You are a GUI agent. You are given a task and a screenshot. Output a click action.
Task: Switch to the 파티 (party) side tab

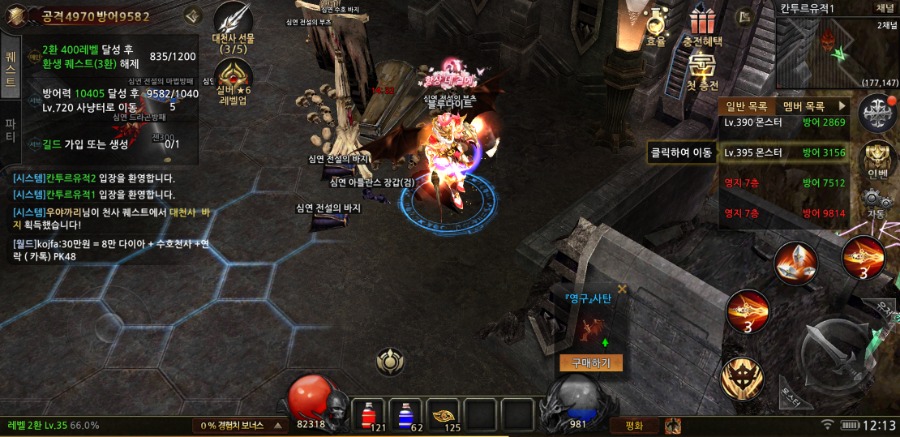[10, 130]
